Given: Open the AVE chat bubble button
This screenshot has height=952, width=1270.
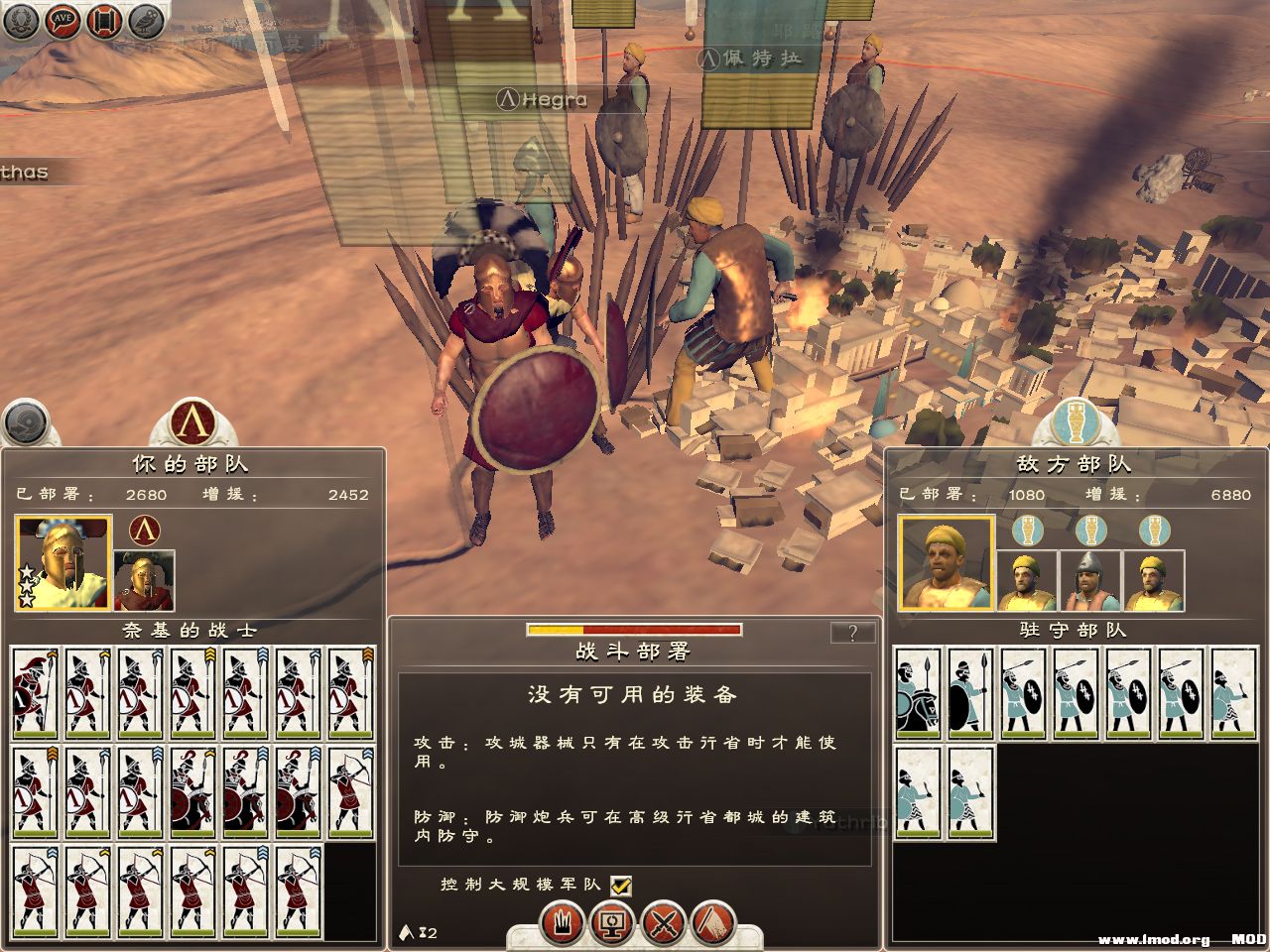Looking at the screenshot, I should [63, 19].
